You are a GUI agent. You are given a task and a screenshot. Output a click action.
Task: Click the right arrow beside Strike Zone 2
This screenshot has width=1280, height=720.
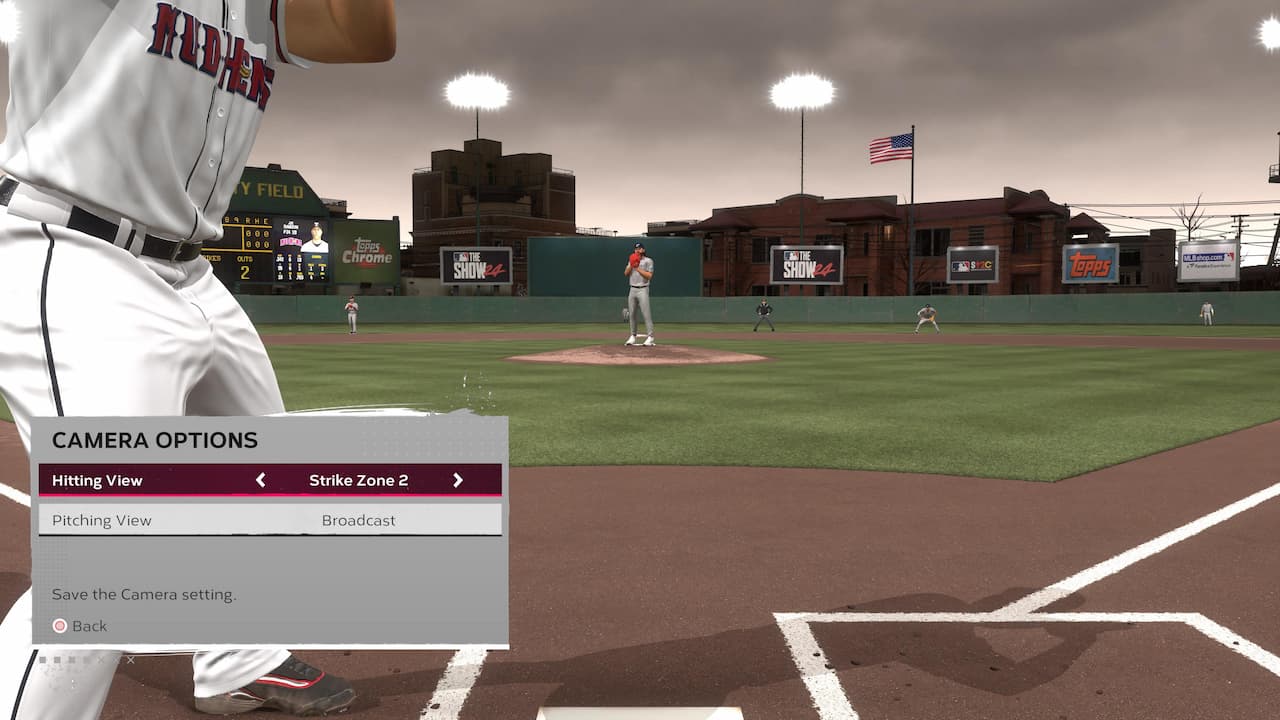coord(458,480)
